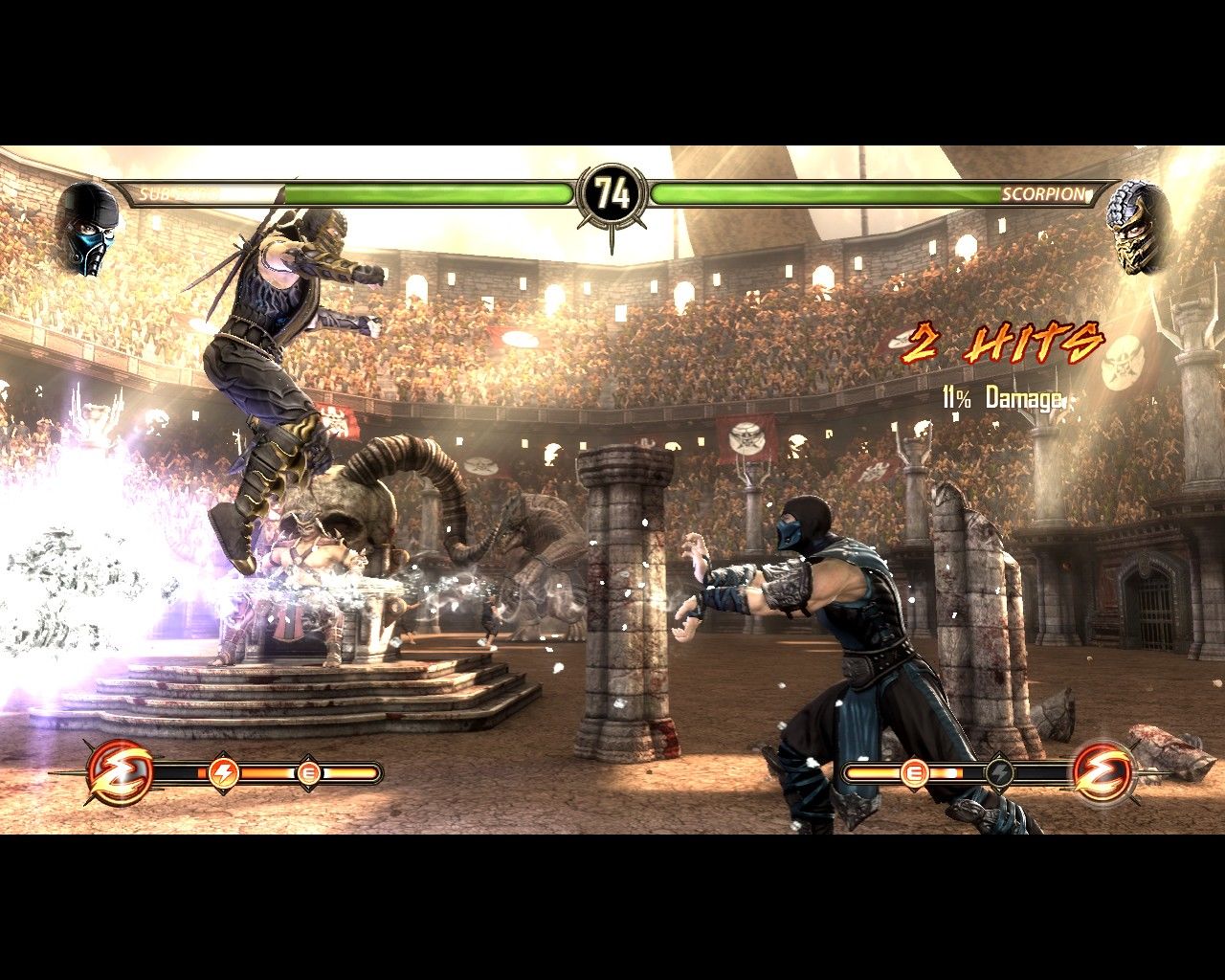Screen dimensions: 1225x980
Task: Click the diamond marker above Scorpion's lightning icon
Action: point(999,754)
